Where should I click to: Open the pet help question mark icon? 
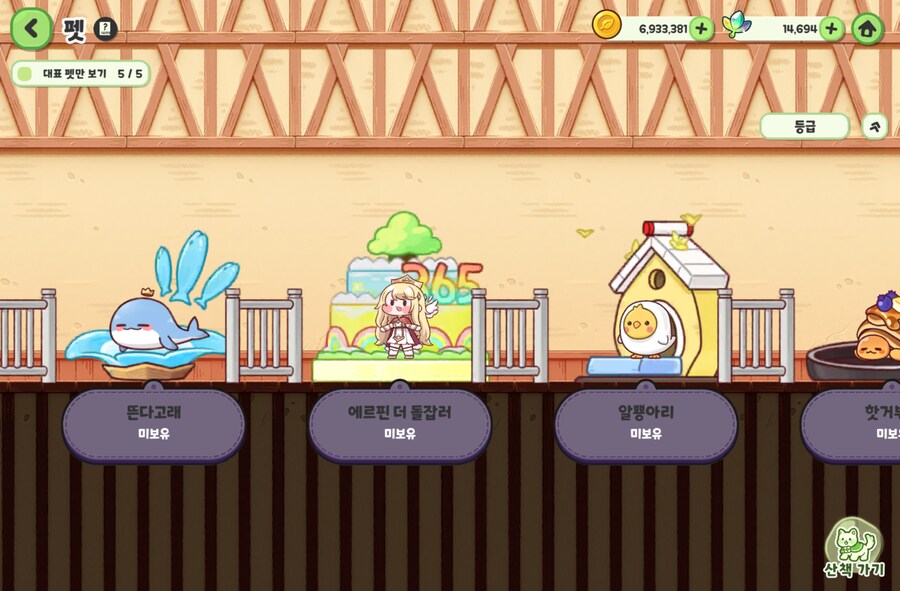click(106, 29)
